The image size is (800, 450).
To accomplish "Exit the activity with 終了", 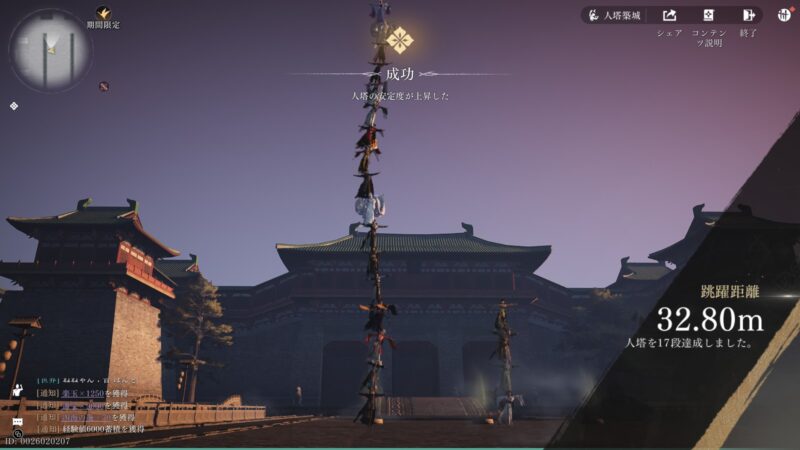I will coord(748,16).
